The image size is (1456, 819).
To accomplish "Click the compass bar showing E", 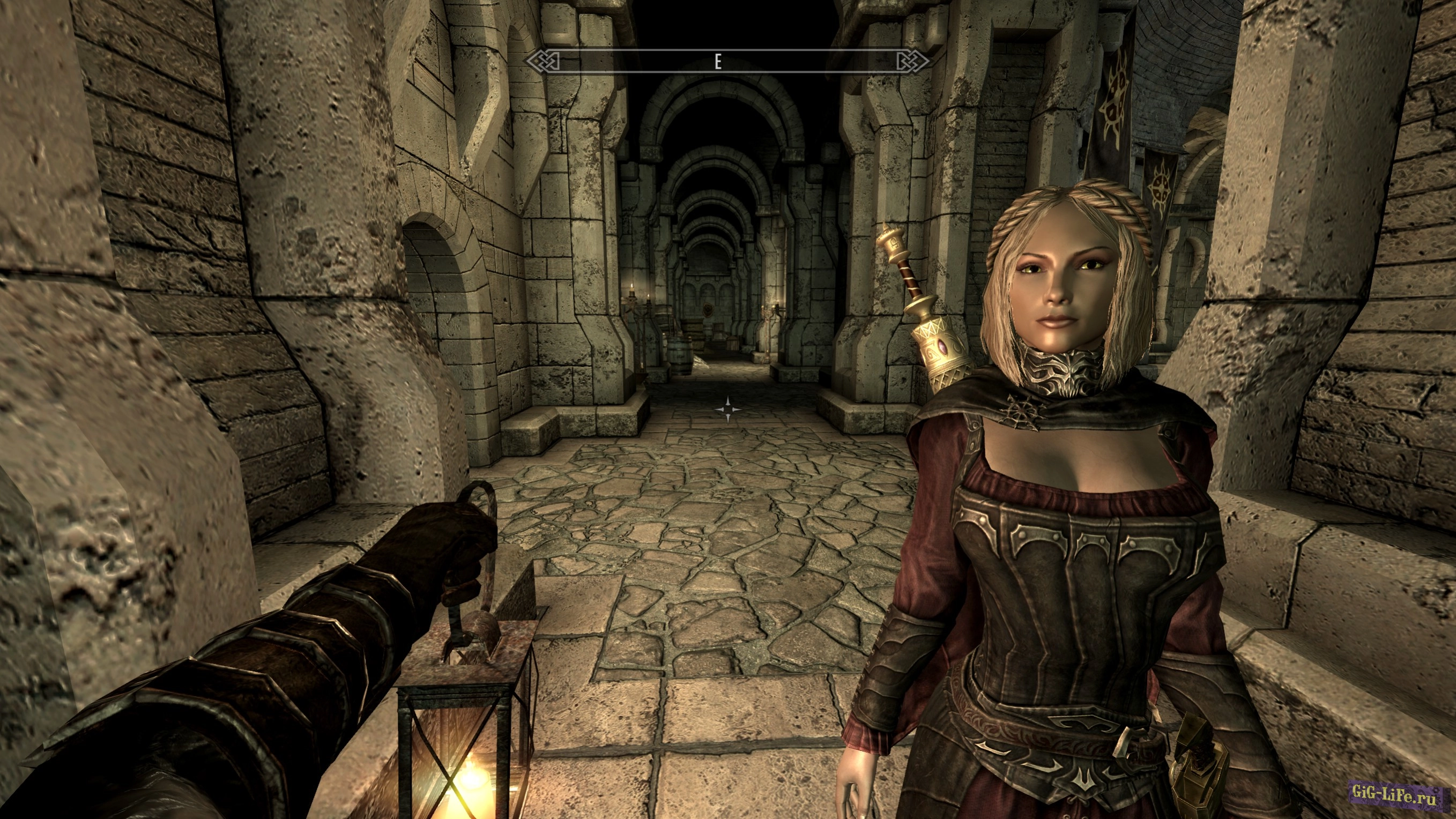I will click(727, 61).
